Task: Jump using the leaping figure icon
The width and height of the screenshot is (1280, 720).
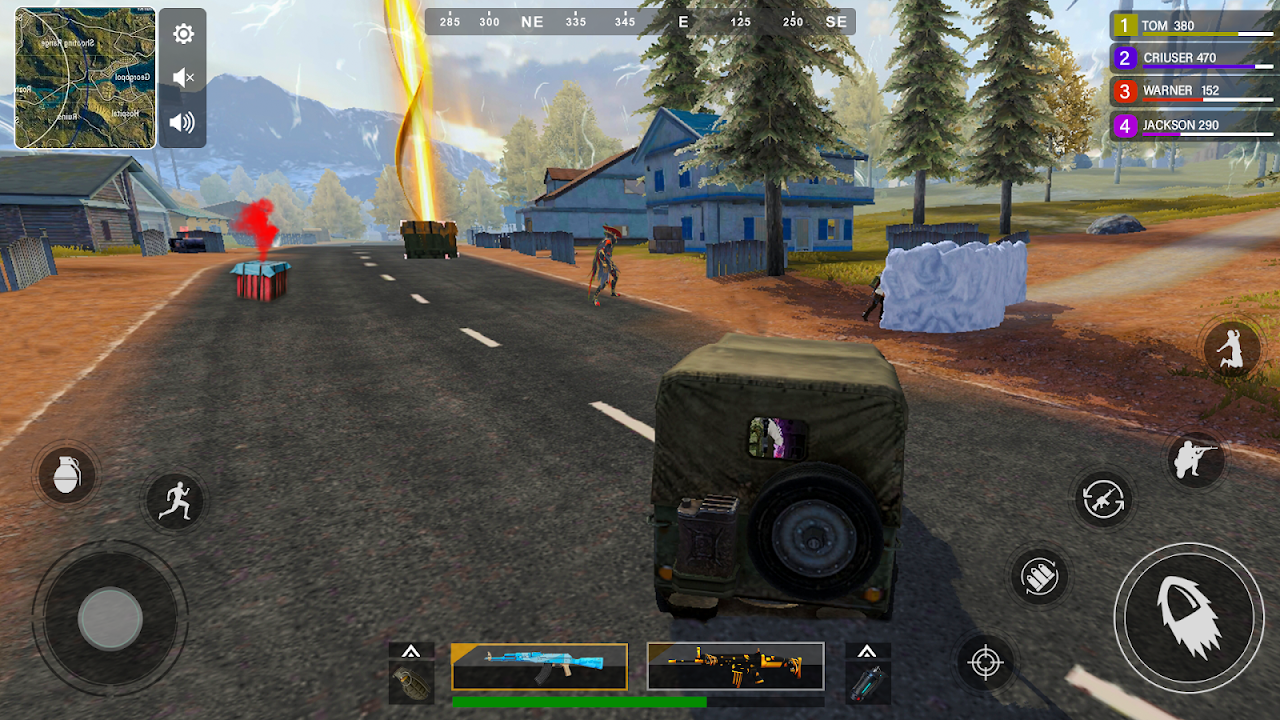Action: tap(1230, 350)
